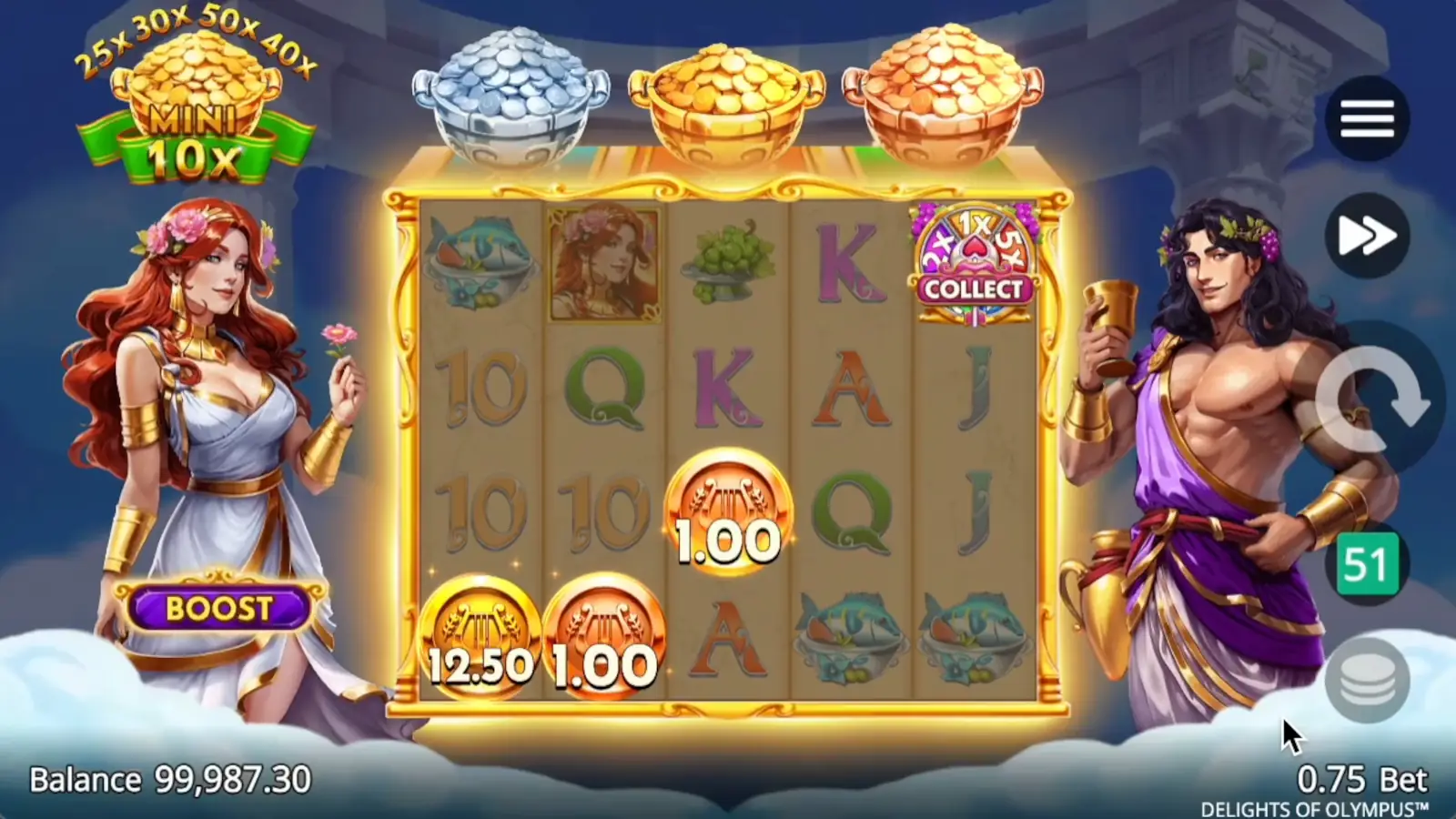Click the gold 12.50 lyre coin
The width and height of the screenshot is (1456, 819).
coord(480,634)
